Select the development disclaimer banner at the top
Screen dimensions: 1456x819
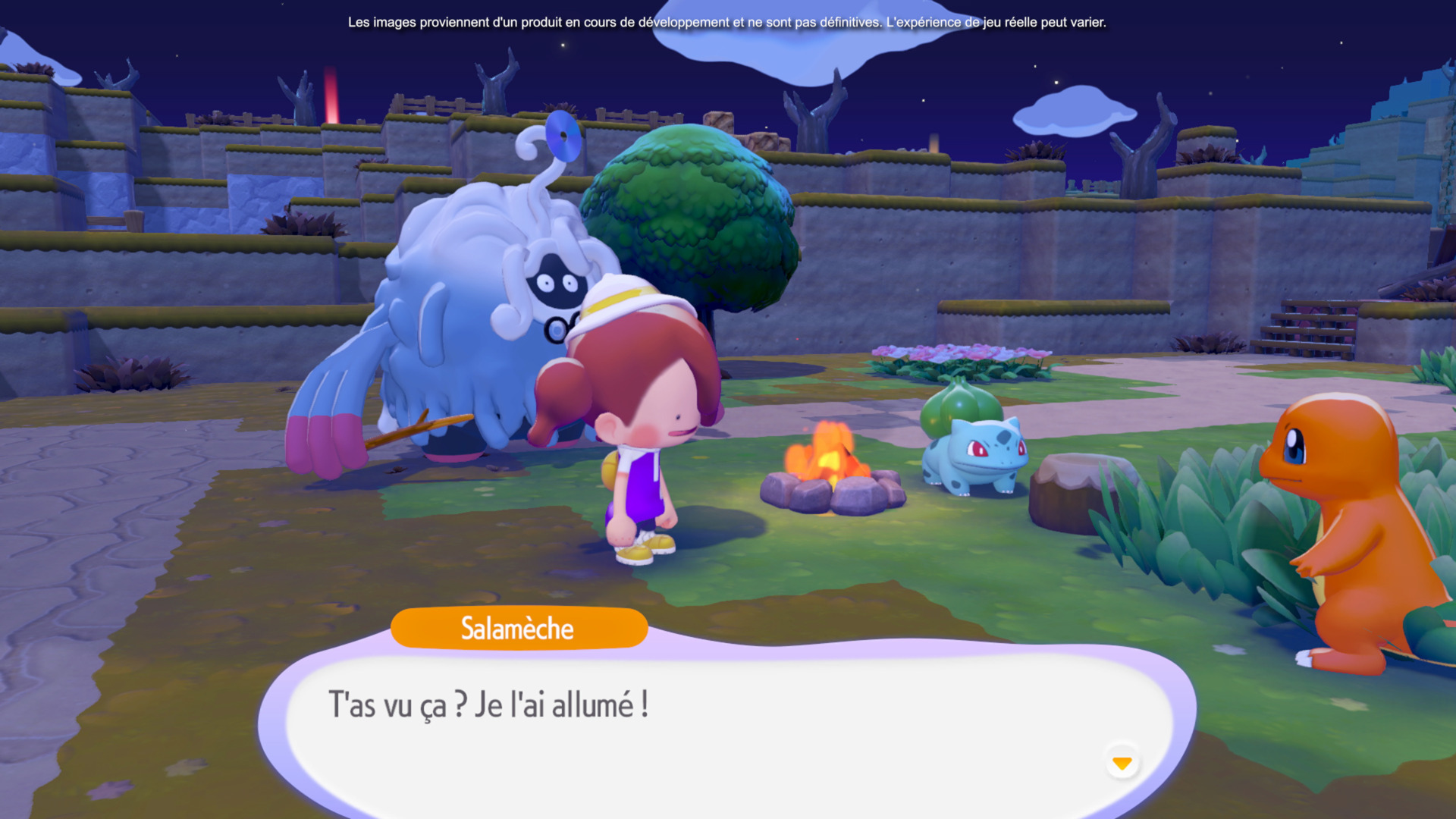pos(726,22)
